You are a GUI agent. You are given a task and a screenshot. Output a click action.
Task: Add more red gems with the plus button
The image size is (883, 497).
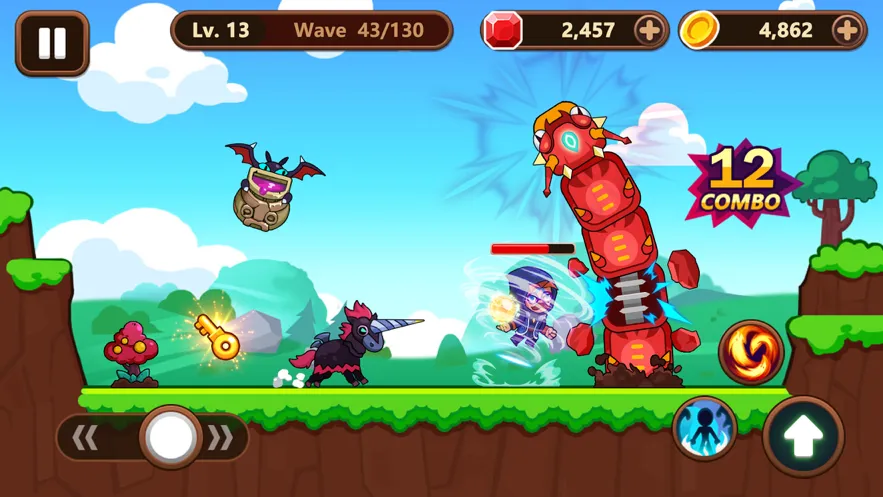(650, 30)
